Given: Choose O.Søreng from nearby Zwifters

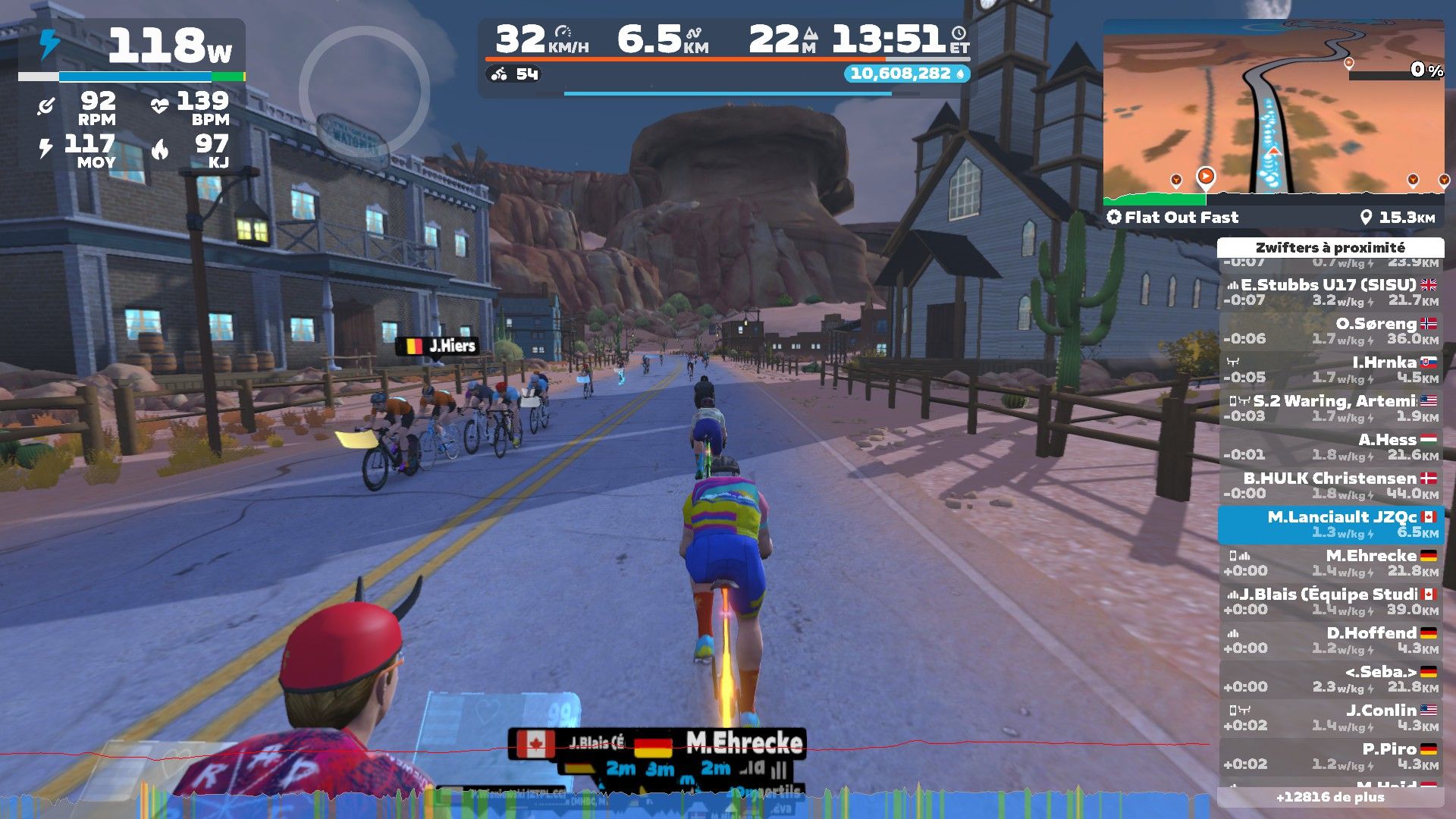Looking at the screenshot, I should pos(1331,331).
